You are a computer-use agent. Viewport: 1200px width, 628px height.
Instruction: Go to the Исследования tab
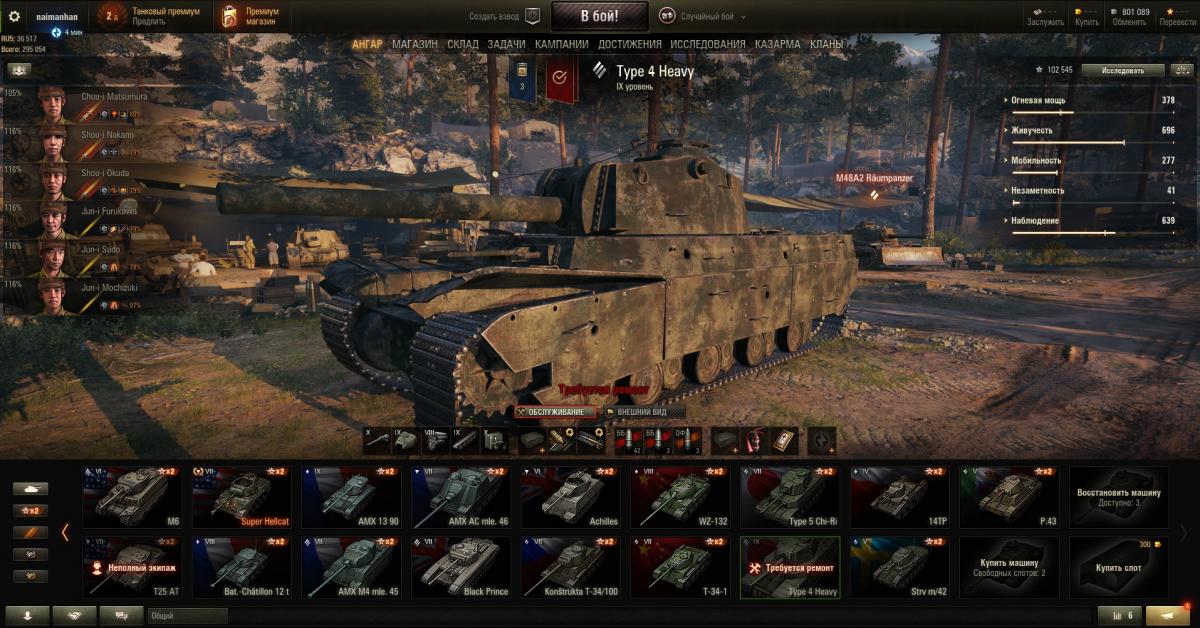point(708,44)
